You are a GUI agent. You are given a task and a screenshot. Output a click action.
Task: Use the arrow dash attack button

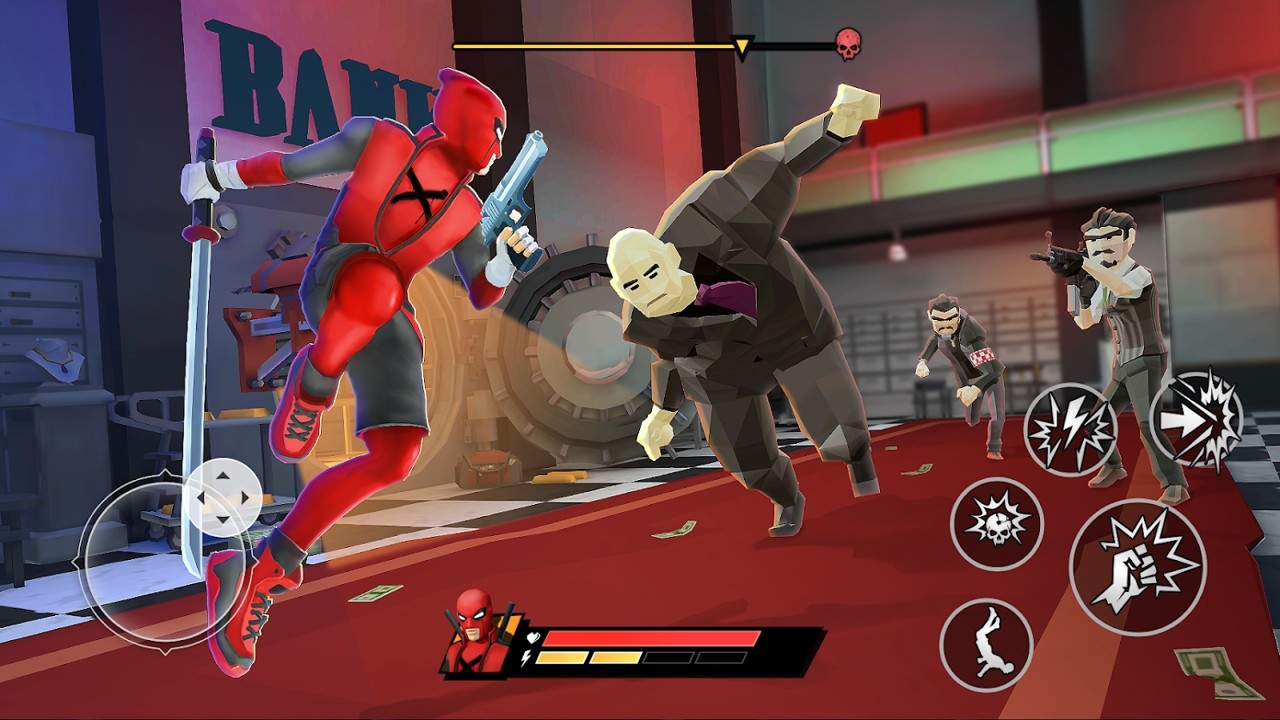pos(1196,418)
